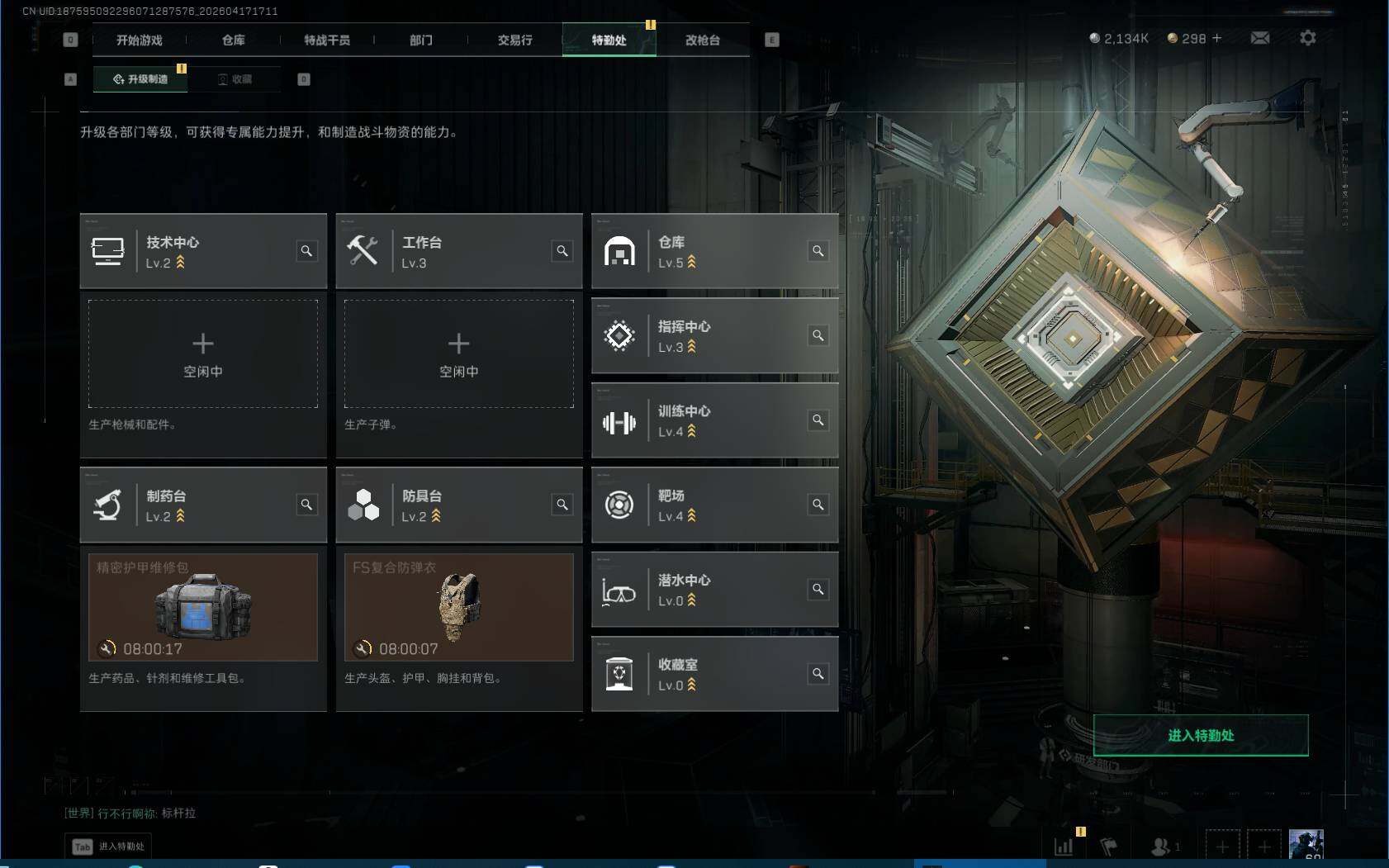Open settings via the gear icon
This screenshot has width=1389, height=868.
pyautogui.click(x=1308, y=38)
